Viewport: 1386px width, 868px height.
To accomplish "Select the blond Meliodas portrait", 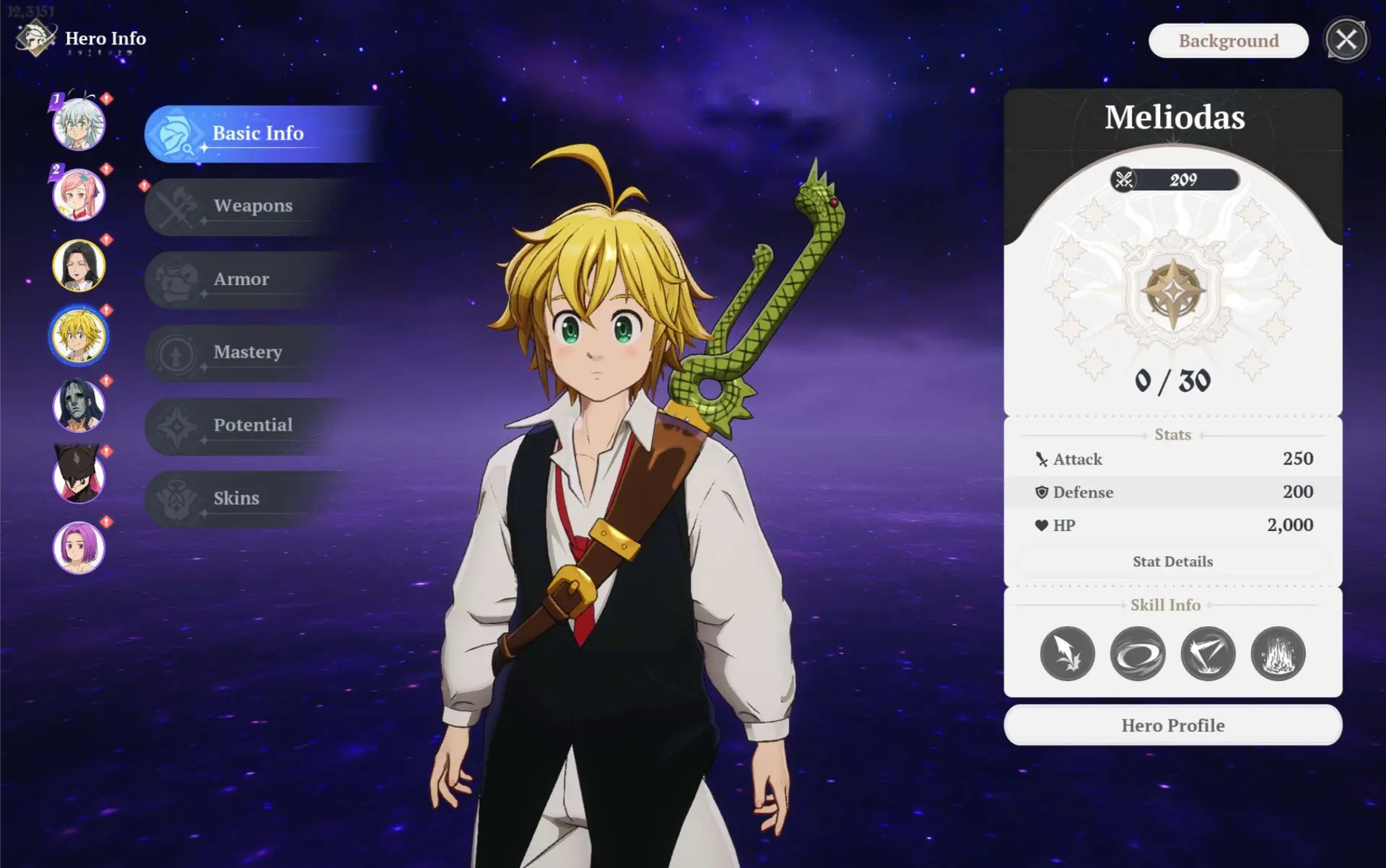I will 79,336.
